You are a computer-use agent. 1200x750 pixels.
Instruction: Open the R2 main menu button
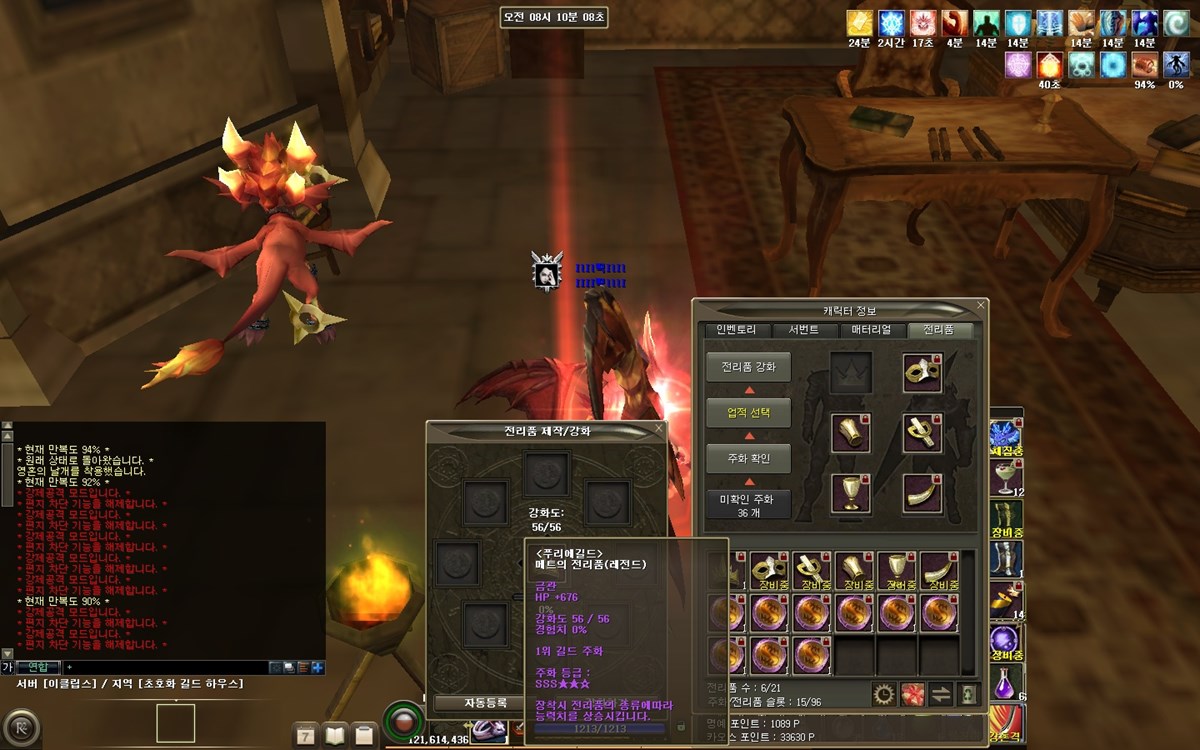pos(19,727)
